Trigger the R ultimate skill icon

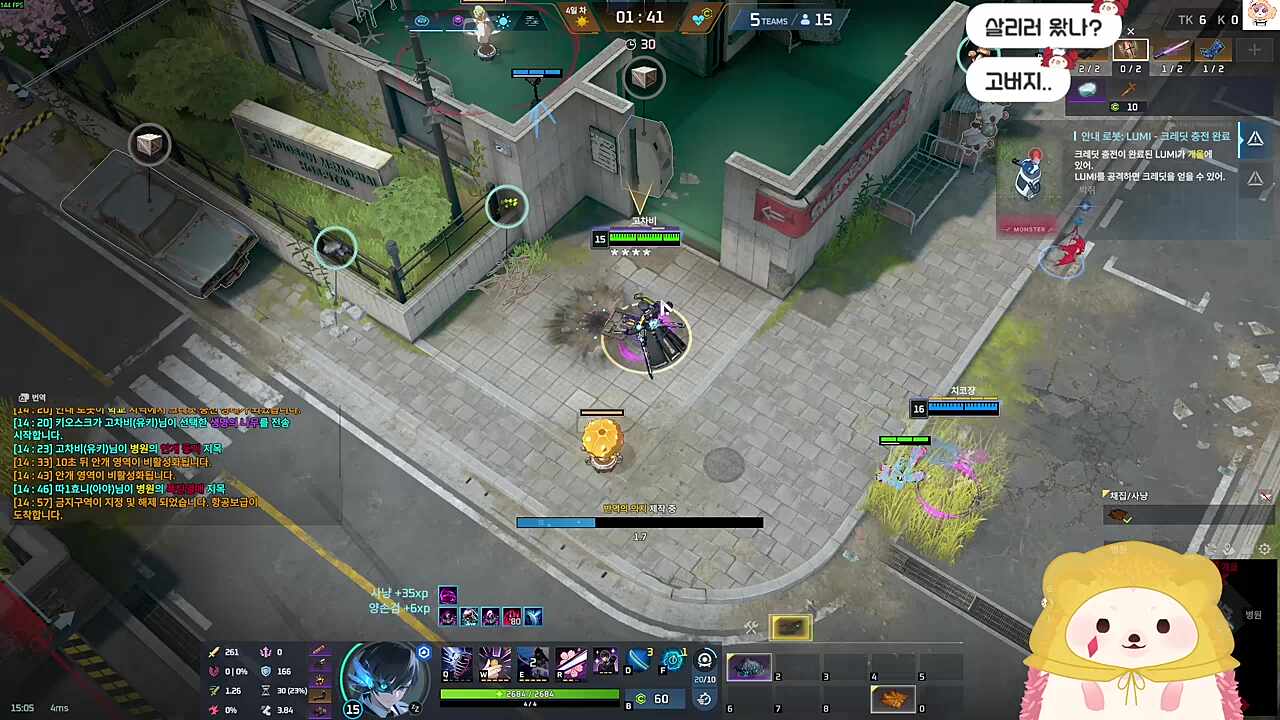click(x=572, y=663)
